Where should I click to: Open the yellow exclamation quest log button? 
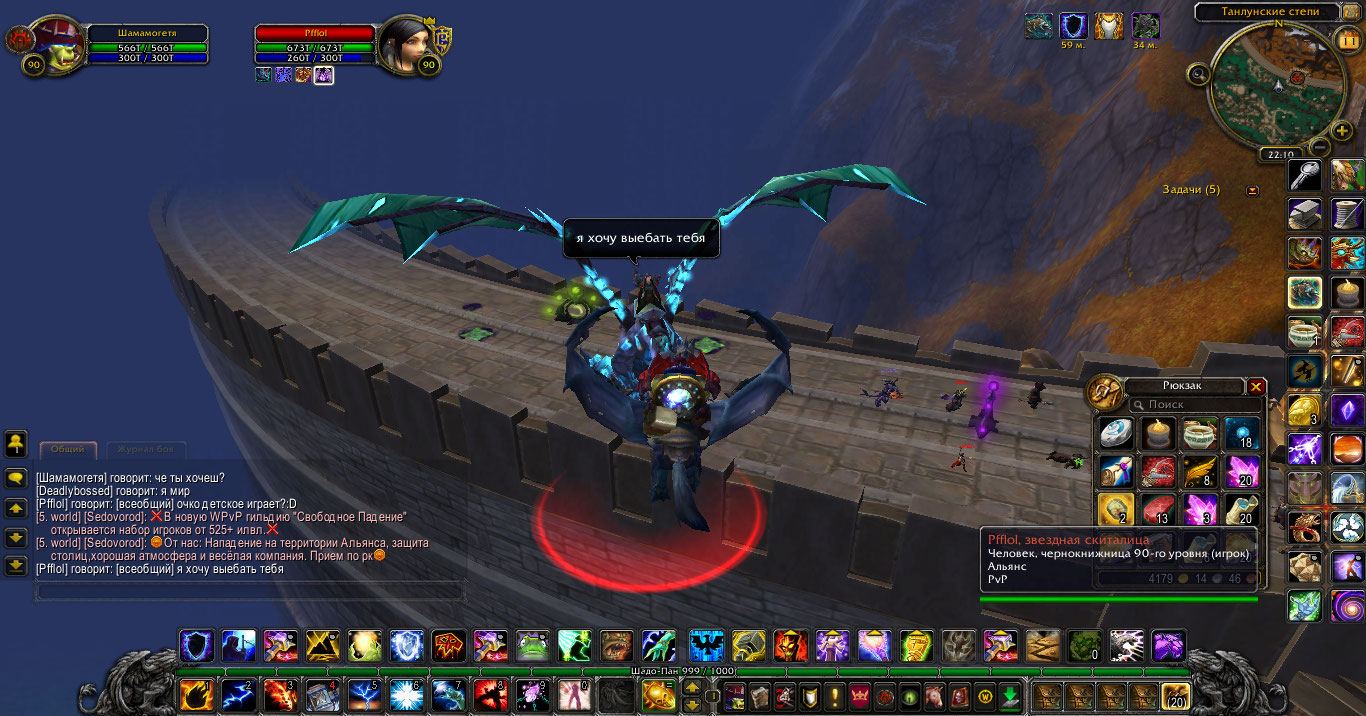pyautogui.click(x=835, y=696)
